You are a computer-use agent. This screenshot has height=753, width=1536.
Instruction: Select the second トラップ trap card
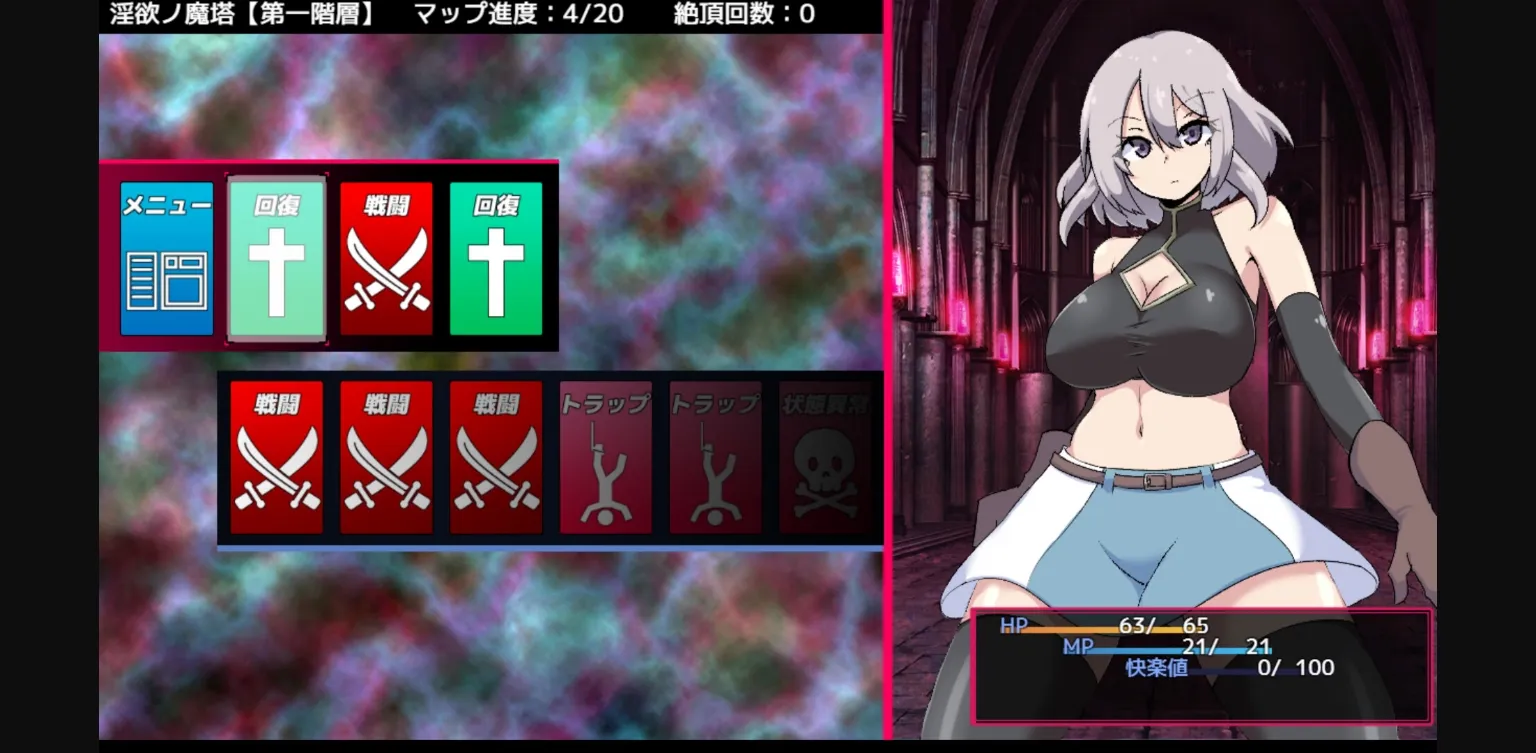point(715,458)
